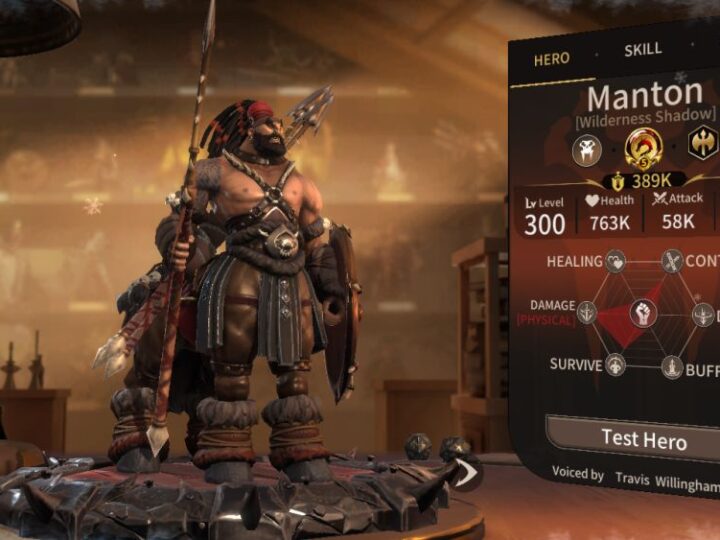
Task: Tap the Buff attribute icon
Action: point(672,366)
